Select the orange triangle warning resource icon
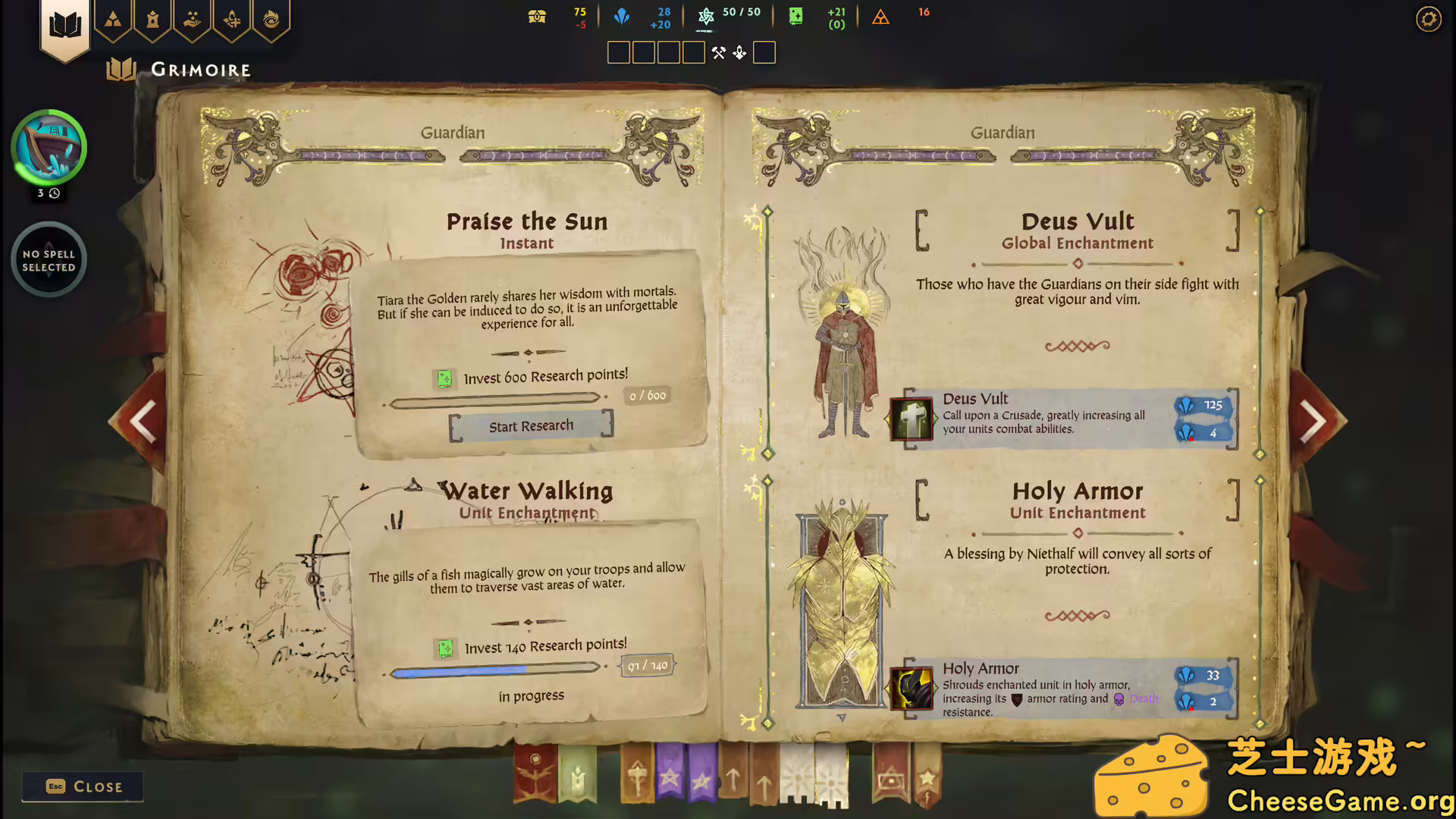The height and width of the screenshot is (819, 1456). coord(881,17)
